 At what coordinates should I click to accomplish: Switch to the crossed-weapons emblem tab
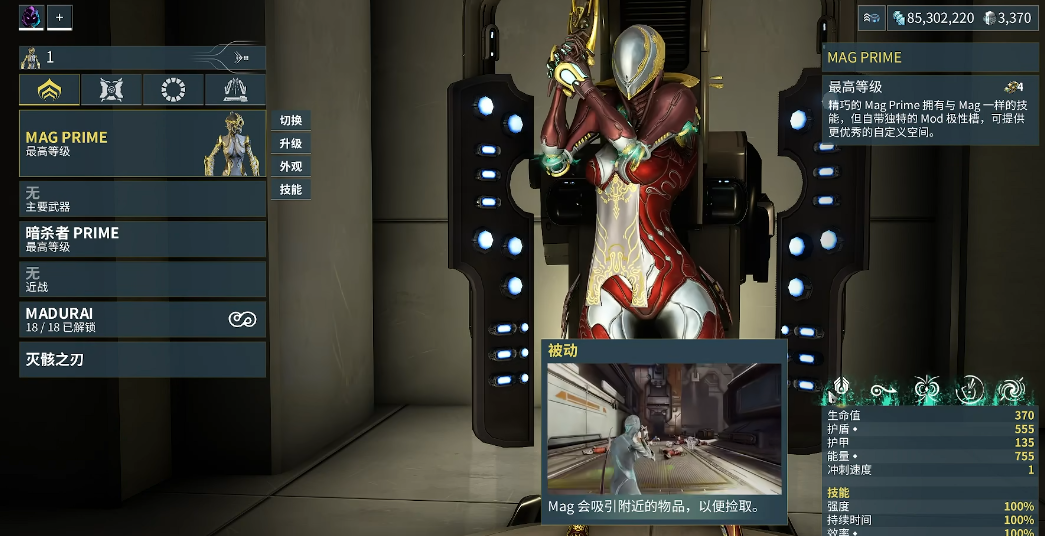tap(111, 91)
